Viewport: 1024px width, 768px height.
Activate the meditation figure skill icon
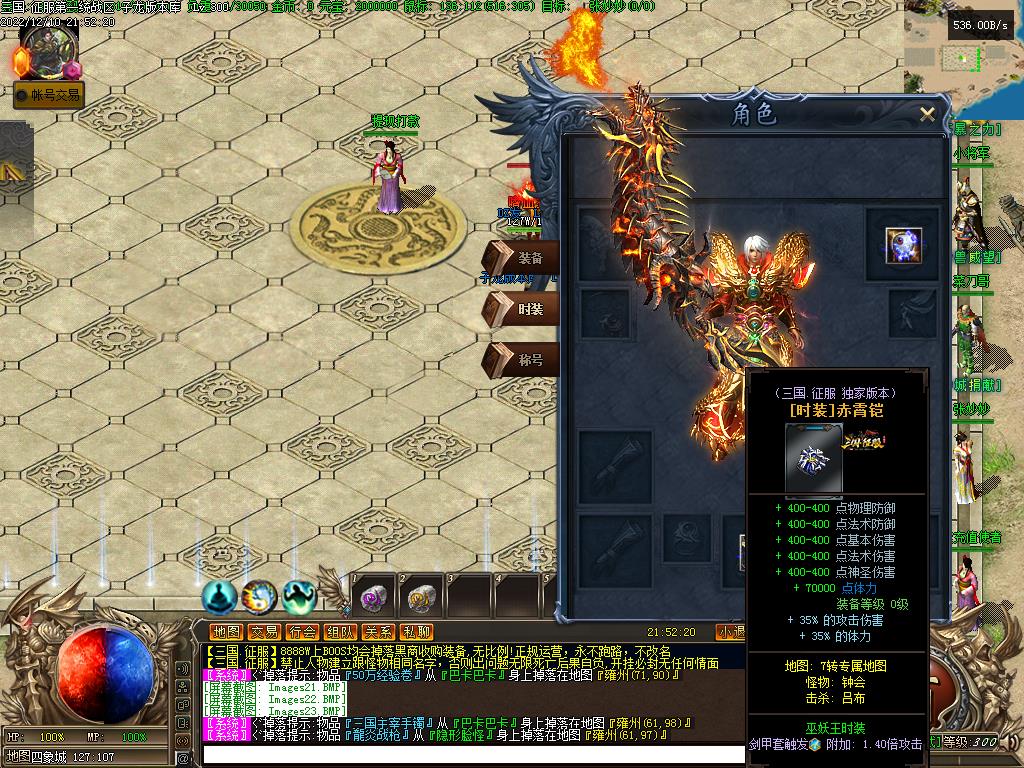tap(220, 597)
